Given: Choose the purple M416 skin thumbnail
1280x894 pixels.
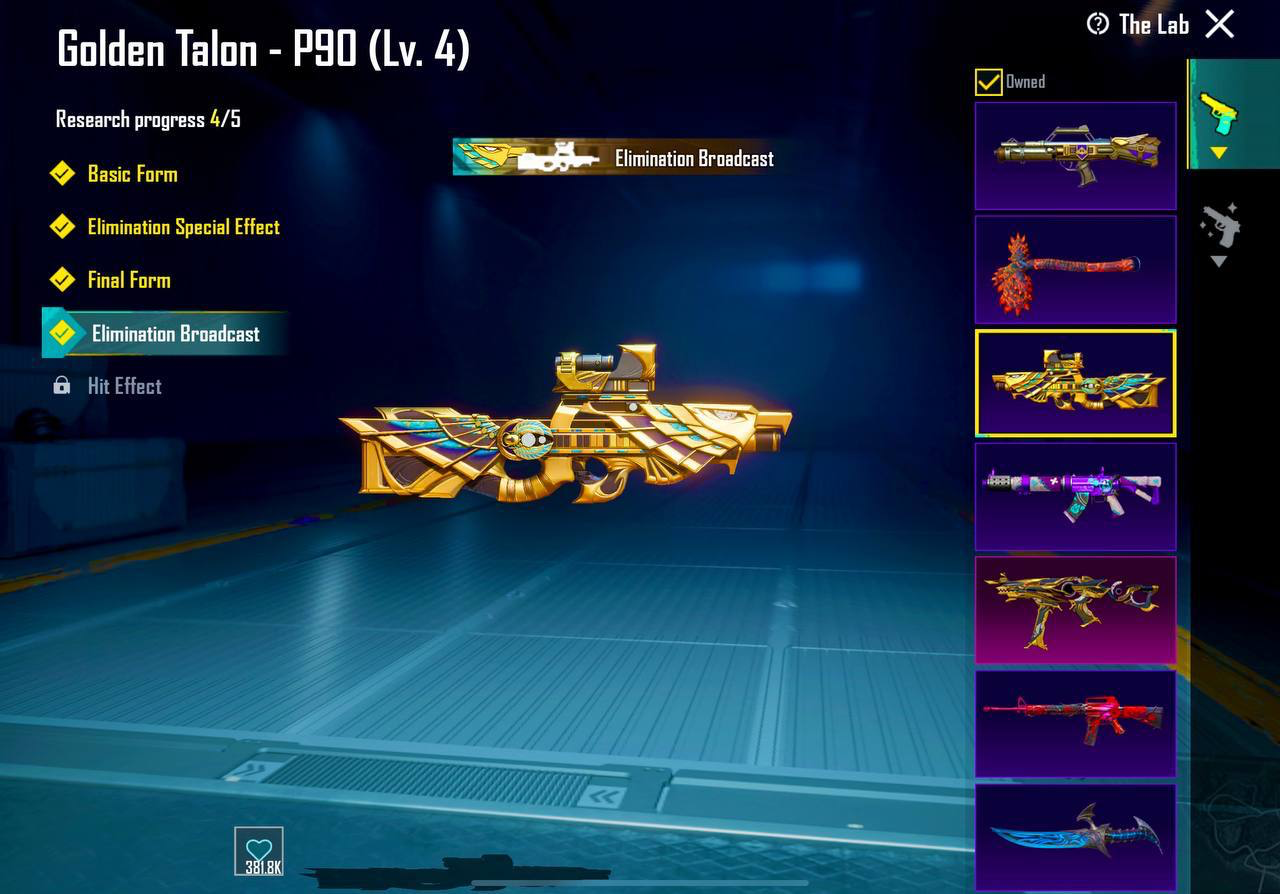Looking at the screenshot, I should click(1075, 497).
